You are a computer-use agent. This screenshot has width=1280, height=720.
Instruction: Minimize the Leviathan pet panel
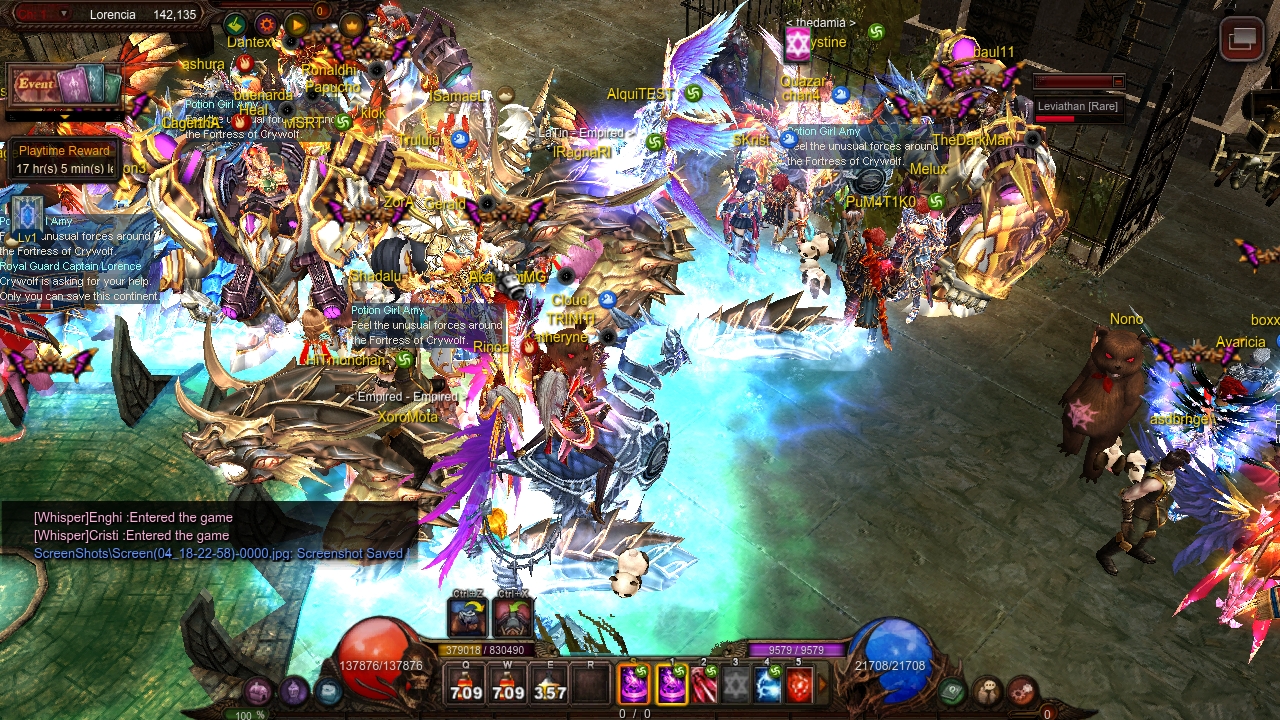(1118, 82)
